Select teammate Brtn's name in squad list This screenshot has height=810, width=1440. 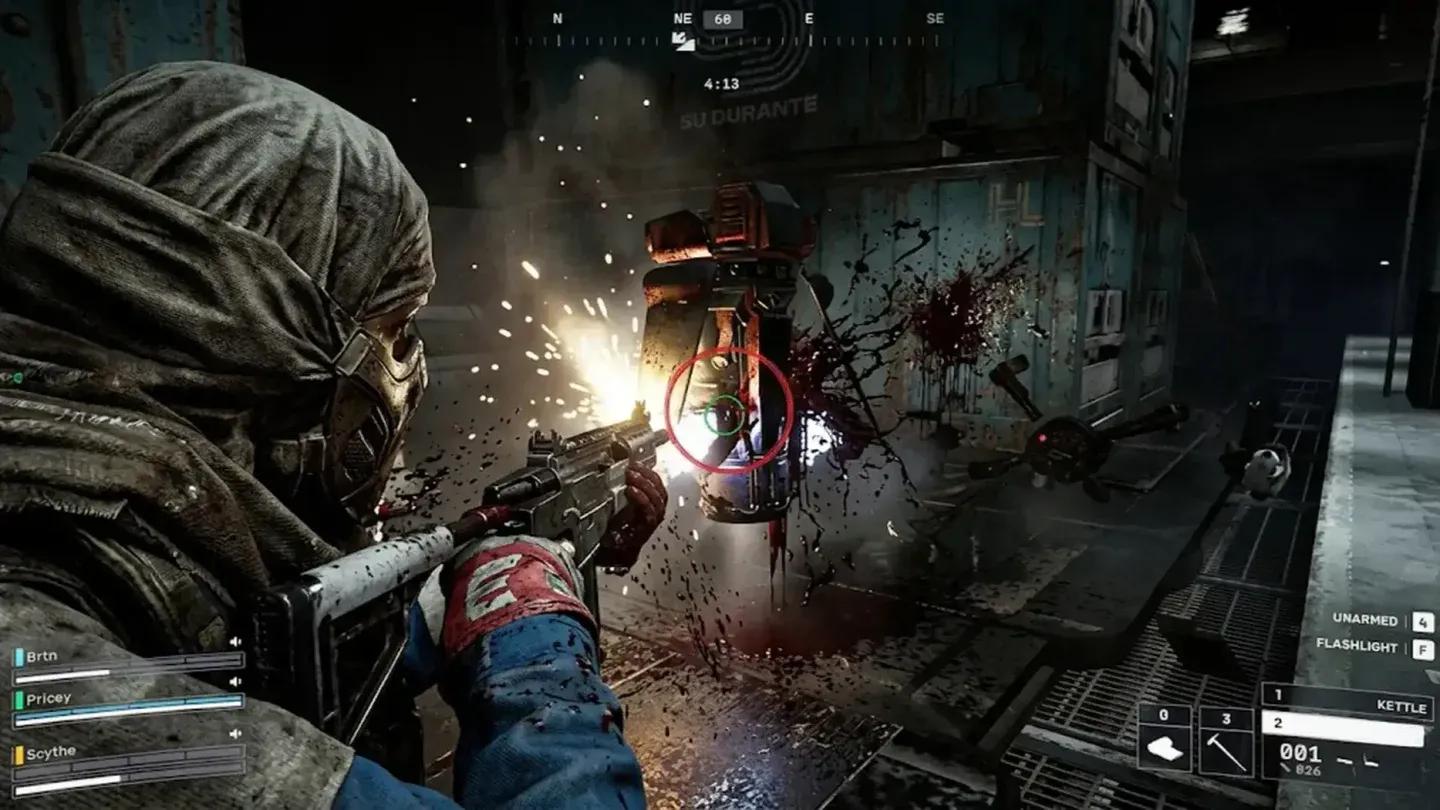[x=42, y=656]
